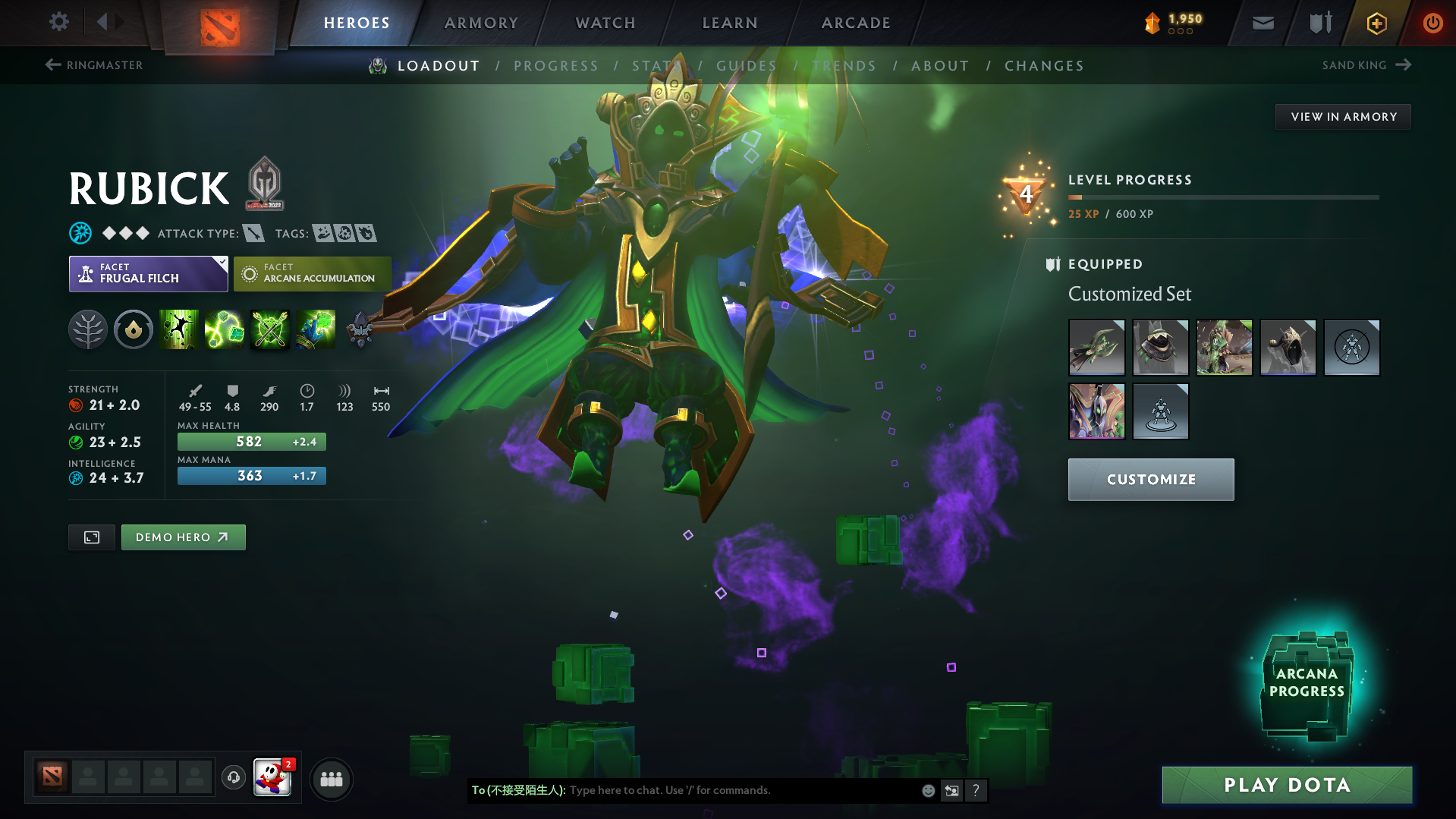This screenshot has width=1456, height=819.
Task: Select the Spell Steal ability icon
Action: (316, 329)
